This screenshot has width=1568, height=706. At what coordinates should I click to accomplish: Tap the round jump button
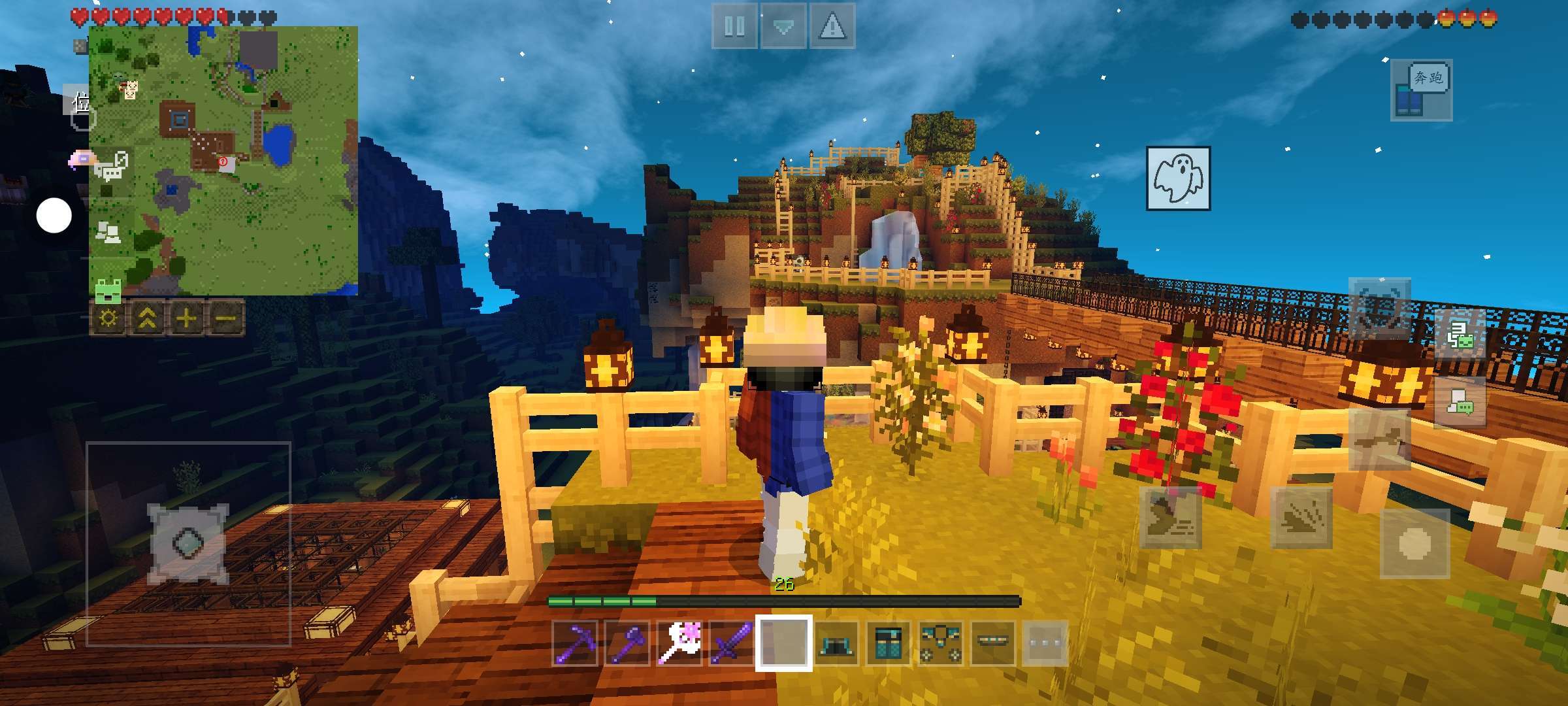pos(1414,543)
